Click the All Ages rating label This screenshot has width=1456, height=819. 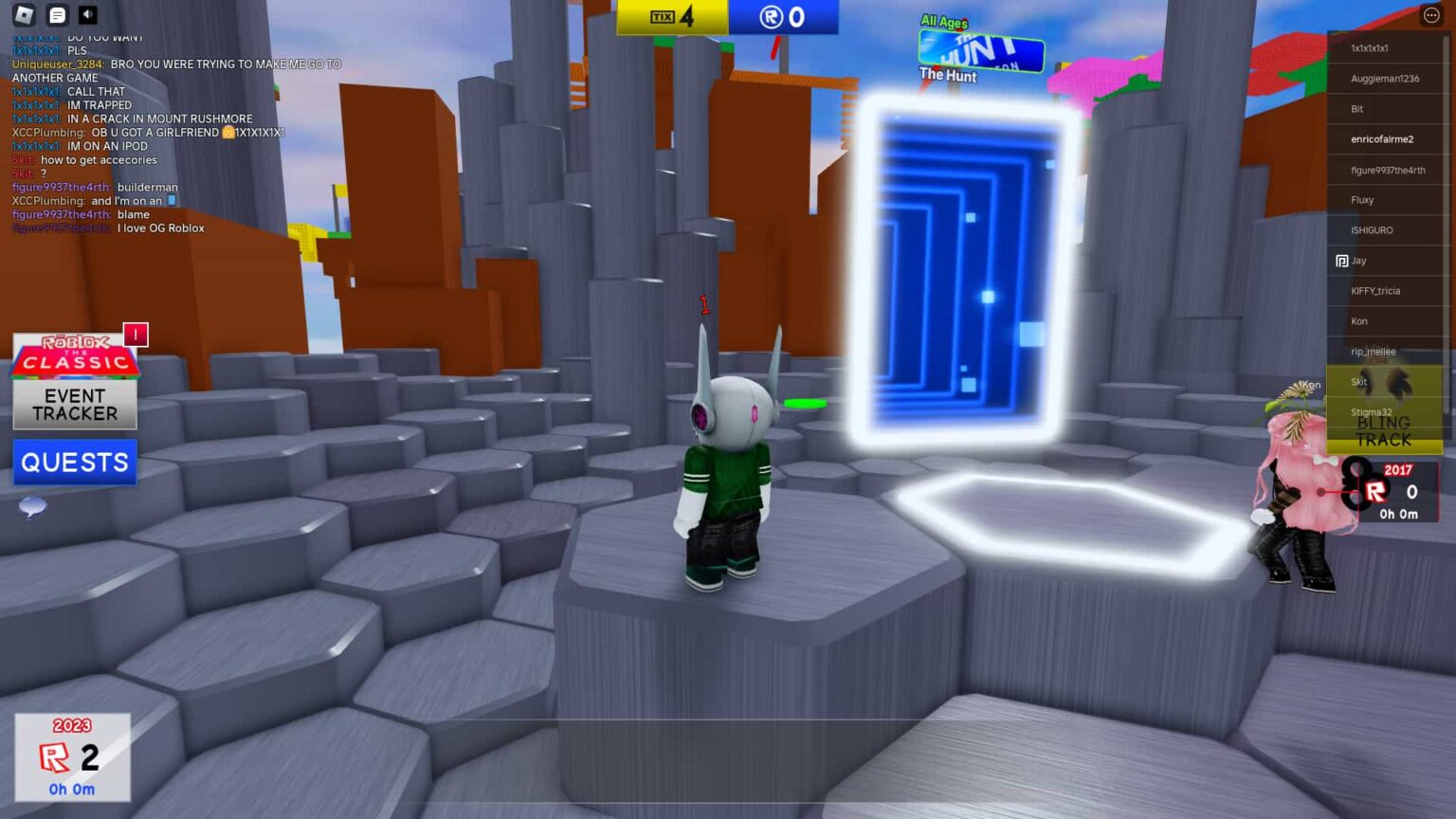point(943,20)
